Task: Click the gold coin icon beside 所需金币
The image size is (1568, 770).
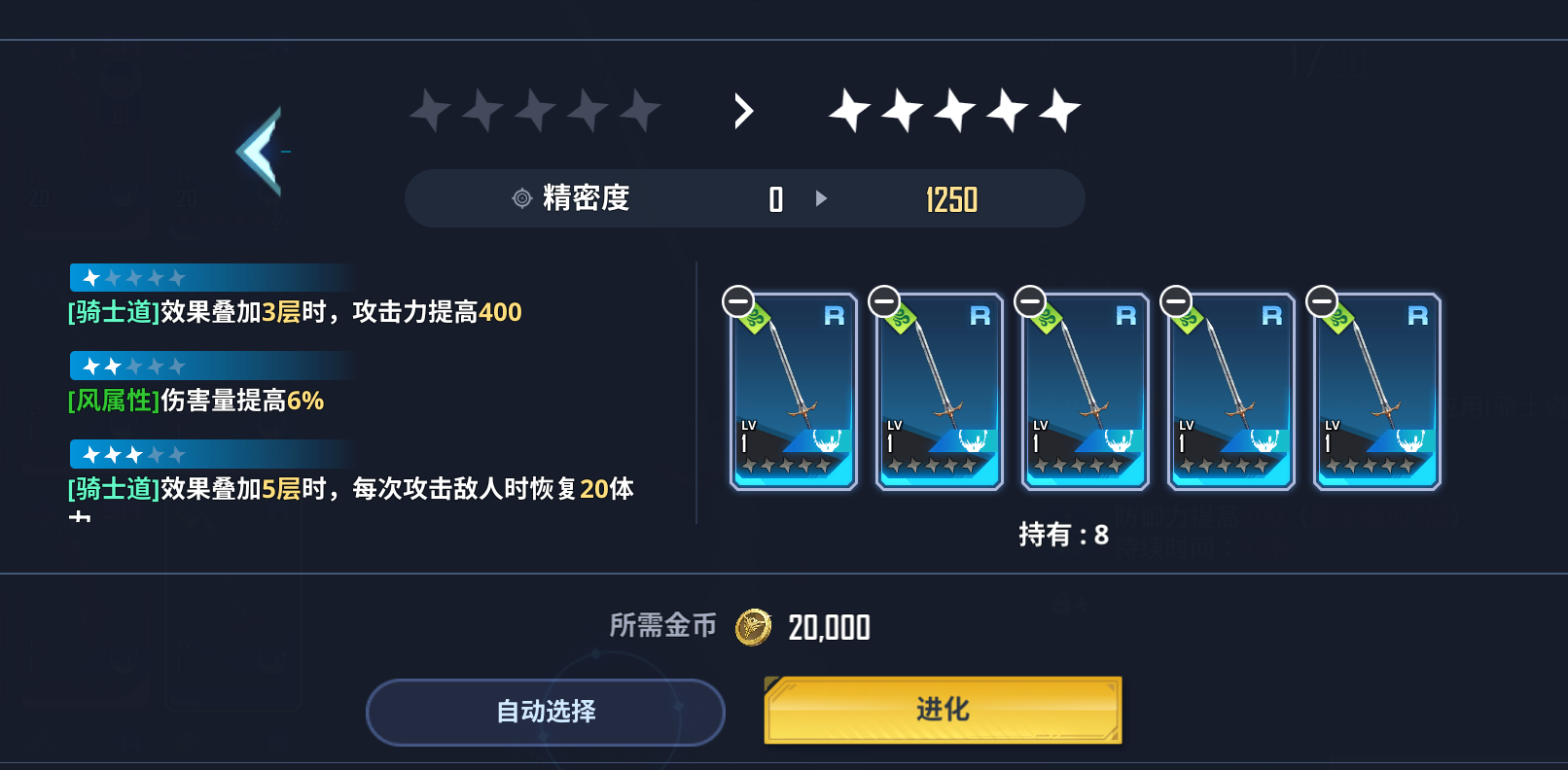Action: click(754, 627)
